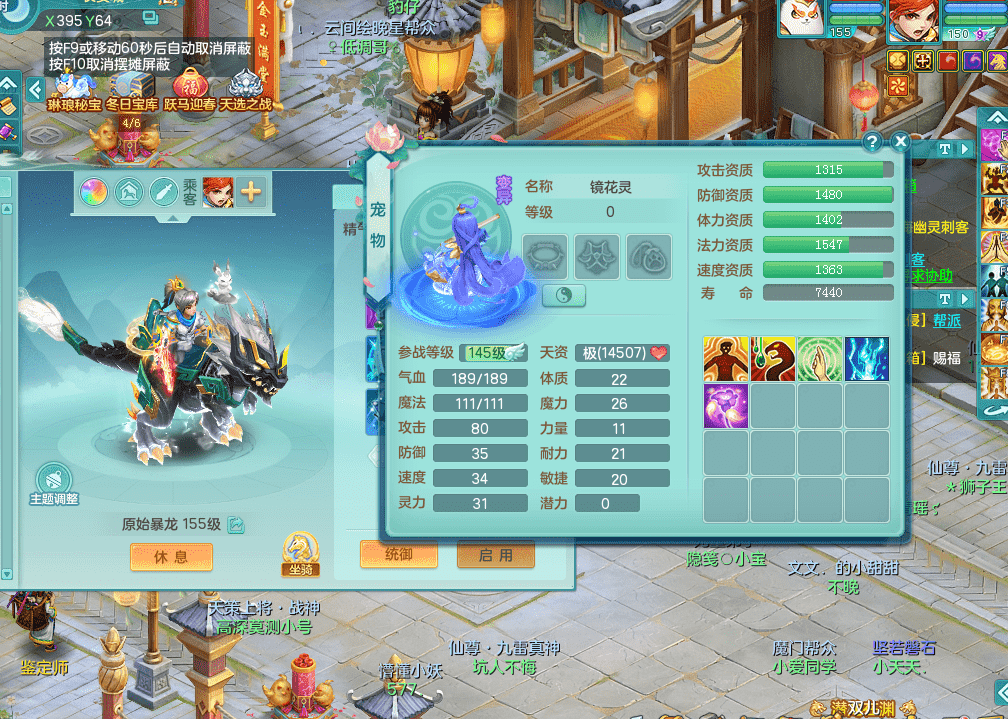The image size is (1008, 719).
Task: Select the red serpent pet skill
Action: [x=773, y=359]
